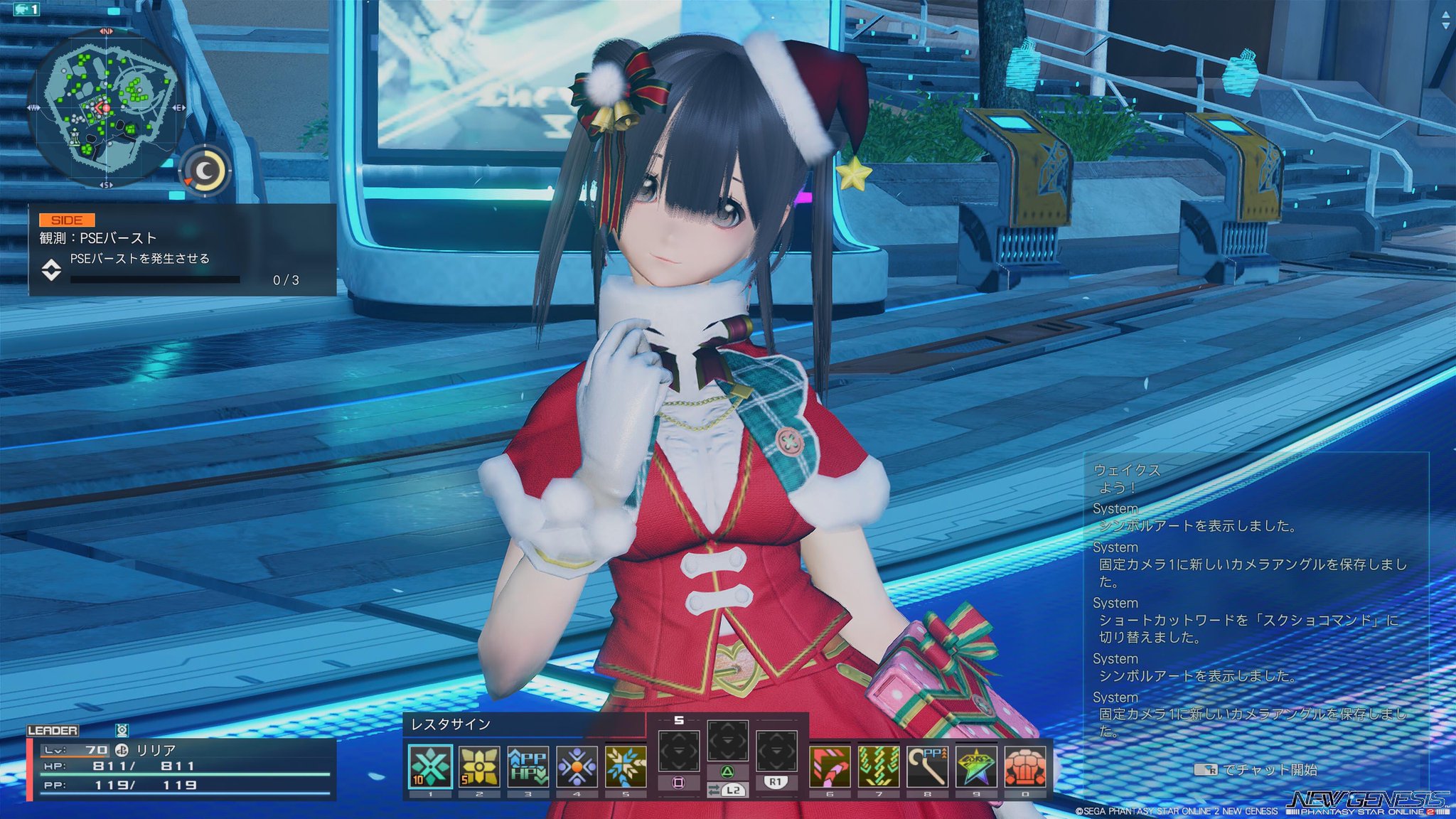Select the orange snowflake skill in slot 4
Image resolution: width=1456 pixels, height=819 pixels.
(x=575, y=764)
